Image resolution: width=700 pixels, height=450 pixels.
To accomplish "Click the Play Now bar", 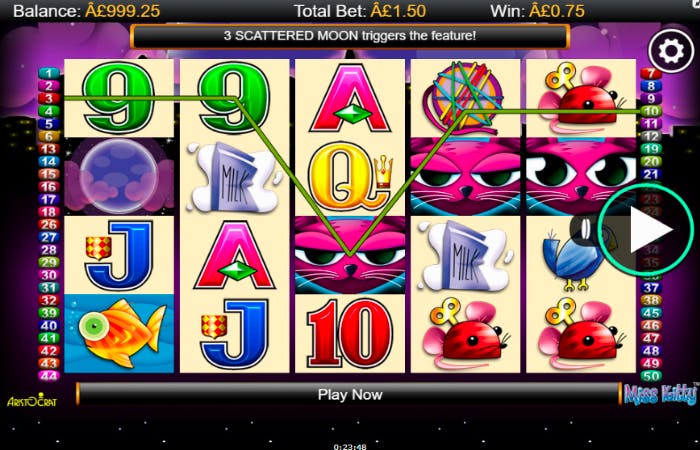I will pos(350,394).
